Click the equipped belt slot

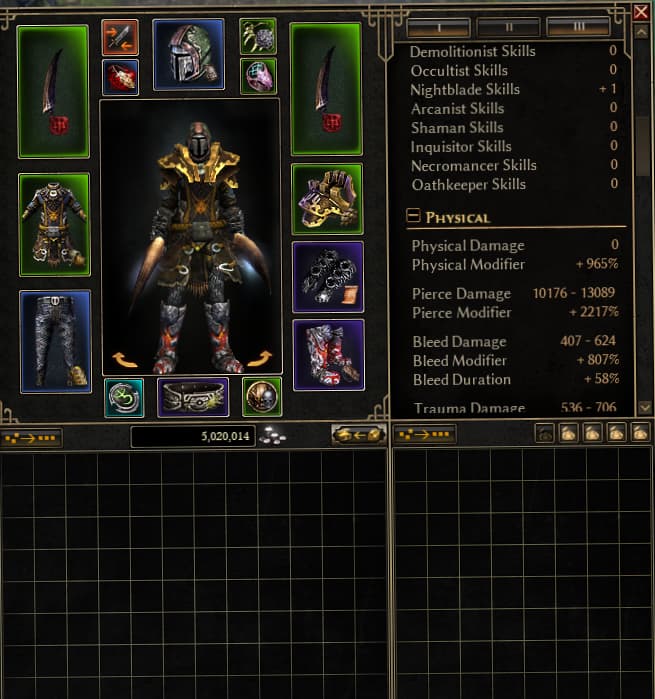(193, 397)
